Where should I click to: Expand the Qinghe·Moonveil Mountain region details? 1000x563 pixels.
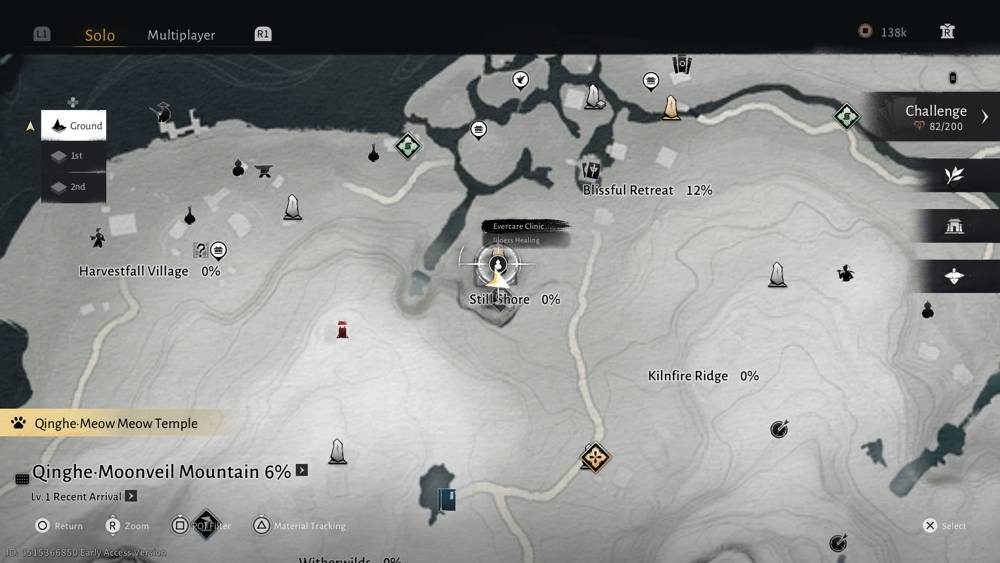pyautogui.click(x=302, y=470)
